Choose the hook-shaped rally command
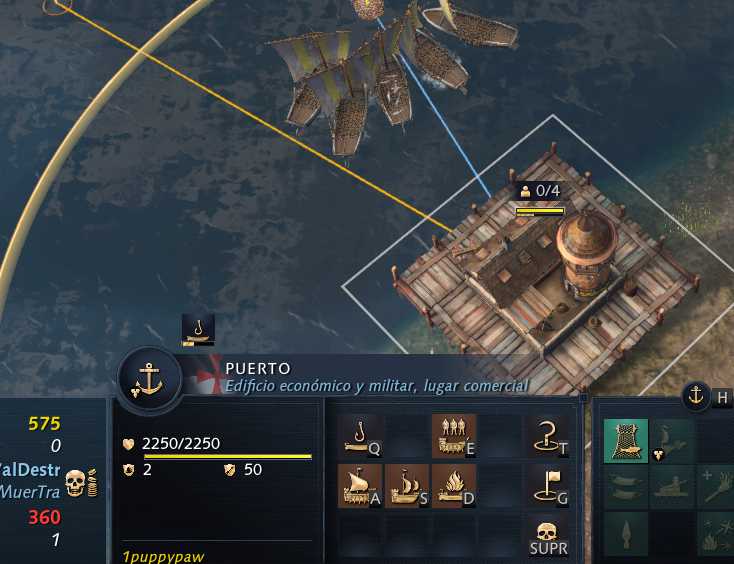Viewport: 734px width, 564px height. [546, 436]
